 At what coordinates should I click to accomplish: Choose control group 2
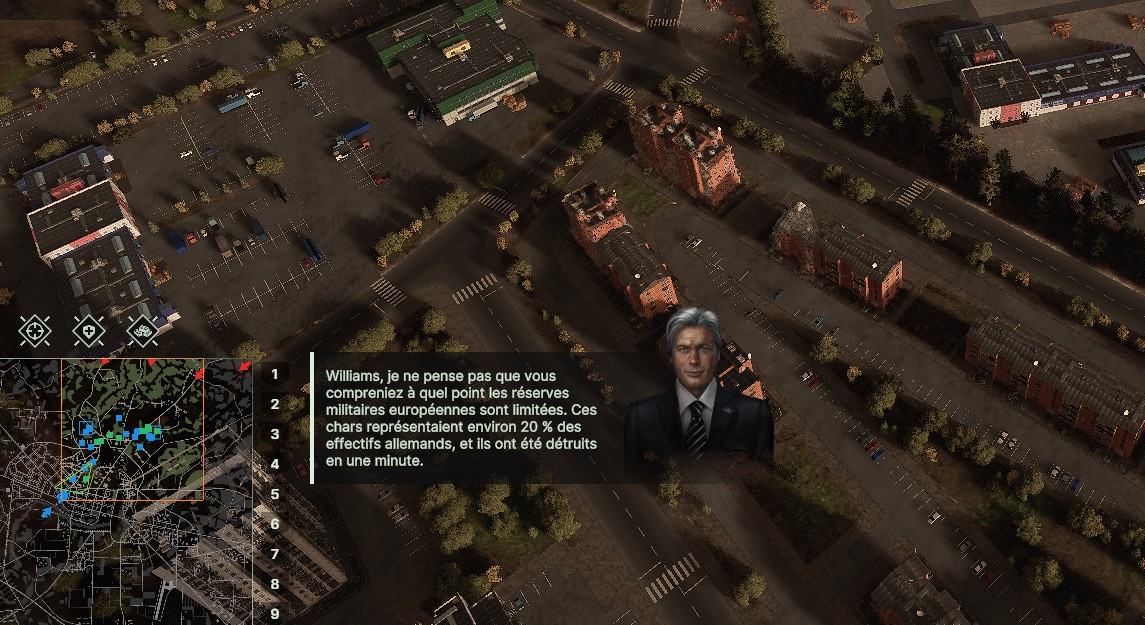(274, 404)
